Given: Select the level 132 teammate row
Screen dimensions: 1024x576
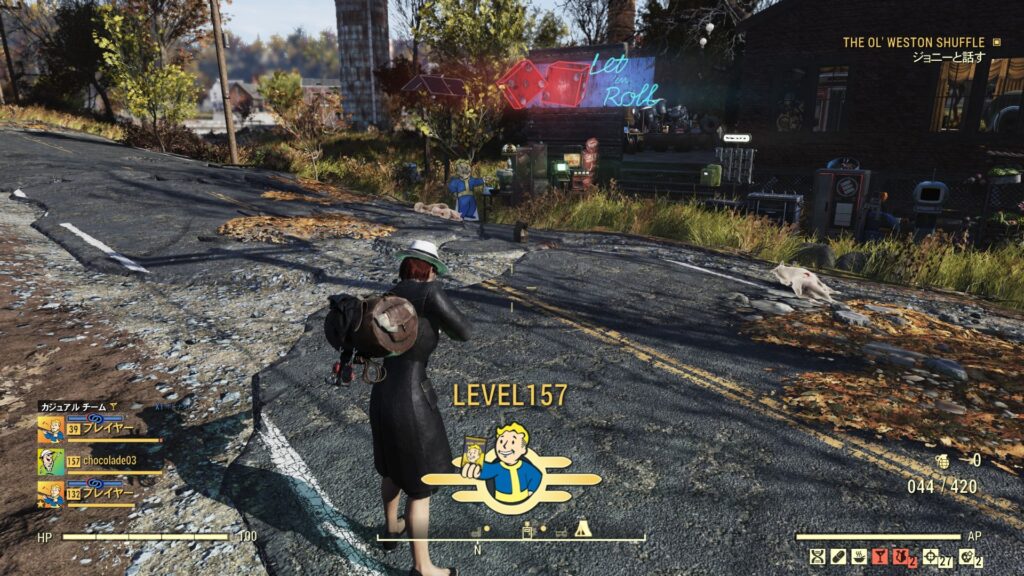Looking at the screenshot, I should coord(98,494).
